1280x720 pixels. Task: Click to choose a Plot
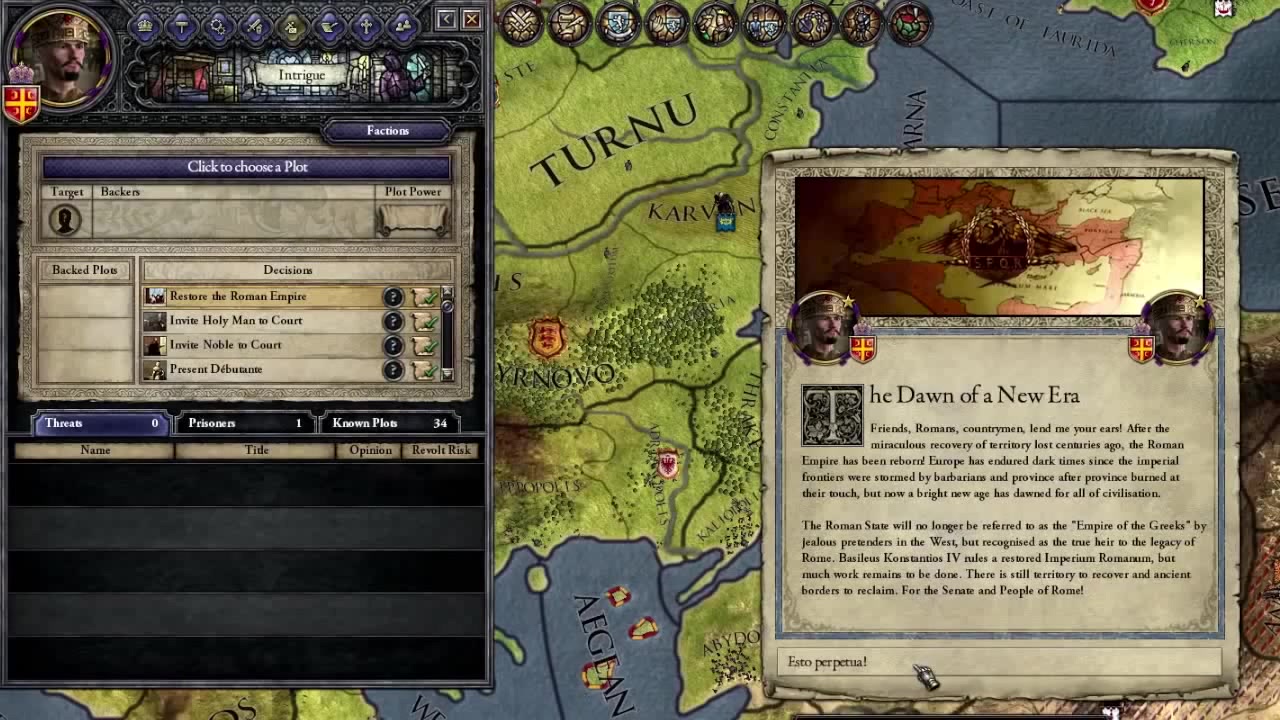pos(247,167)
